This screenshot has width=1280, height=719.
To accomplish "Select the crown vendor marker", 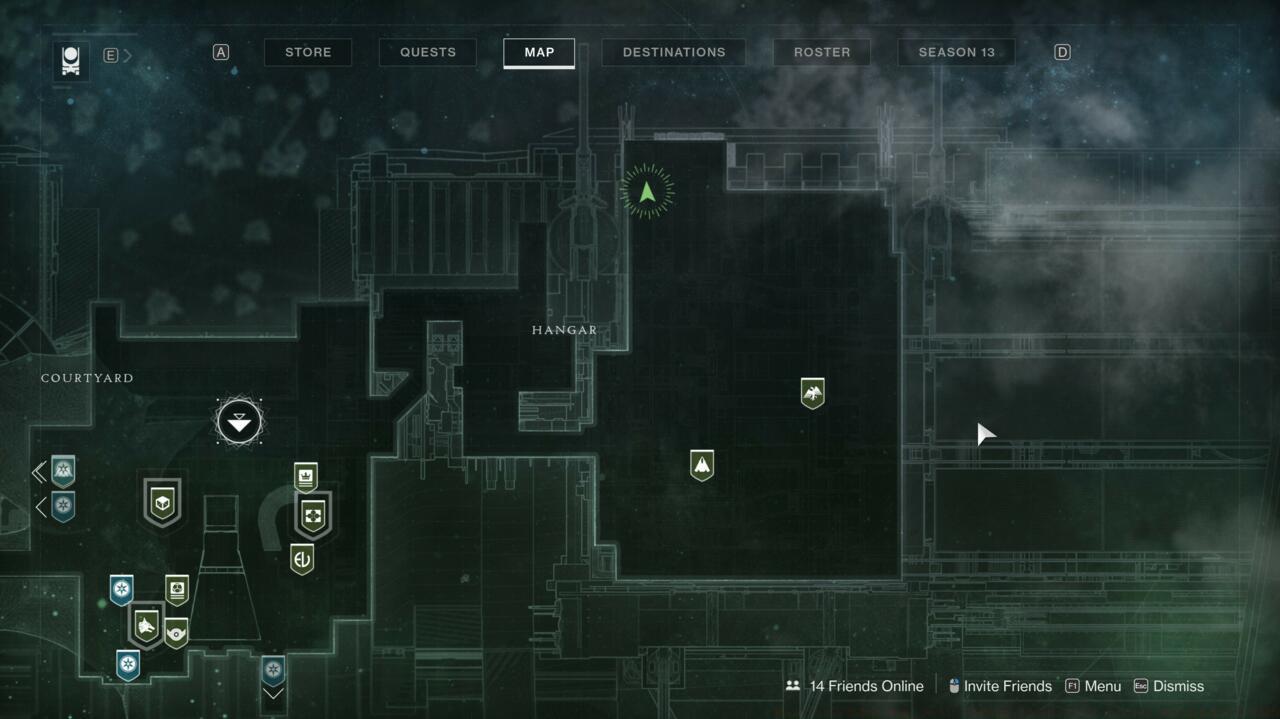I will click(306, 476).
